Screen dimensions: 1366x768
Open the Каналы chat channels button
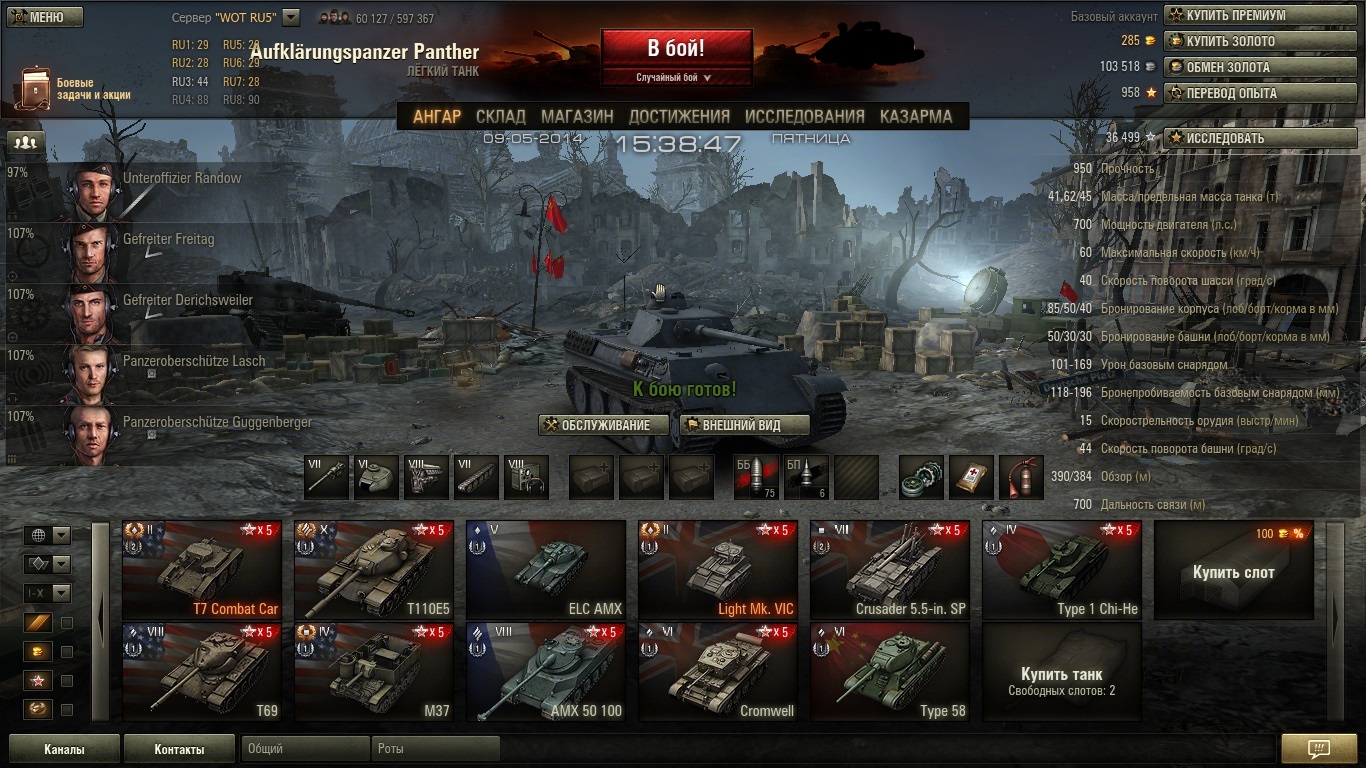[x=64, y=749]
